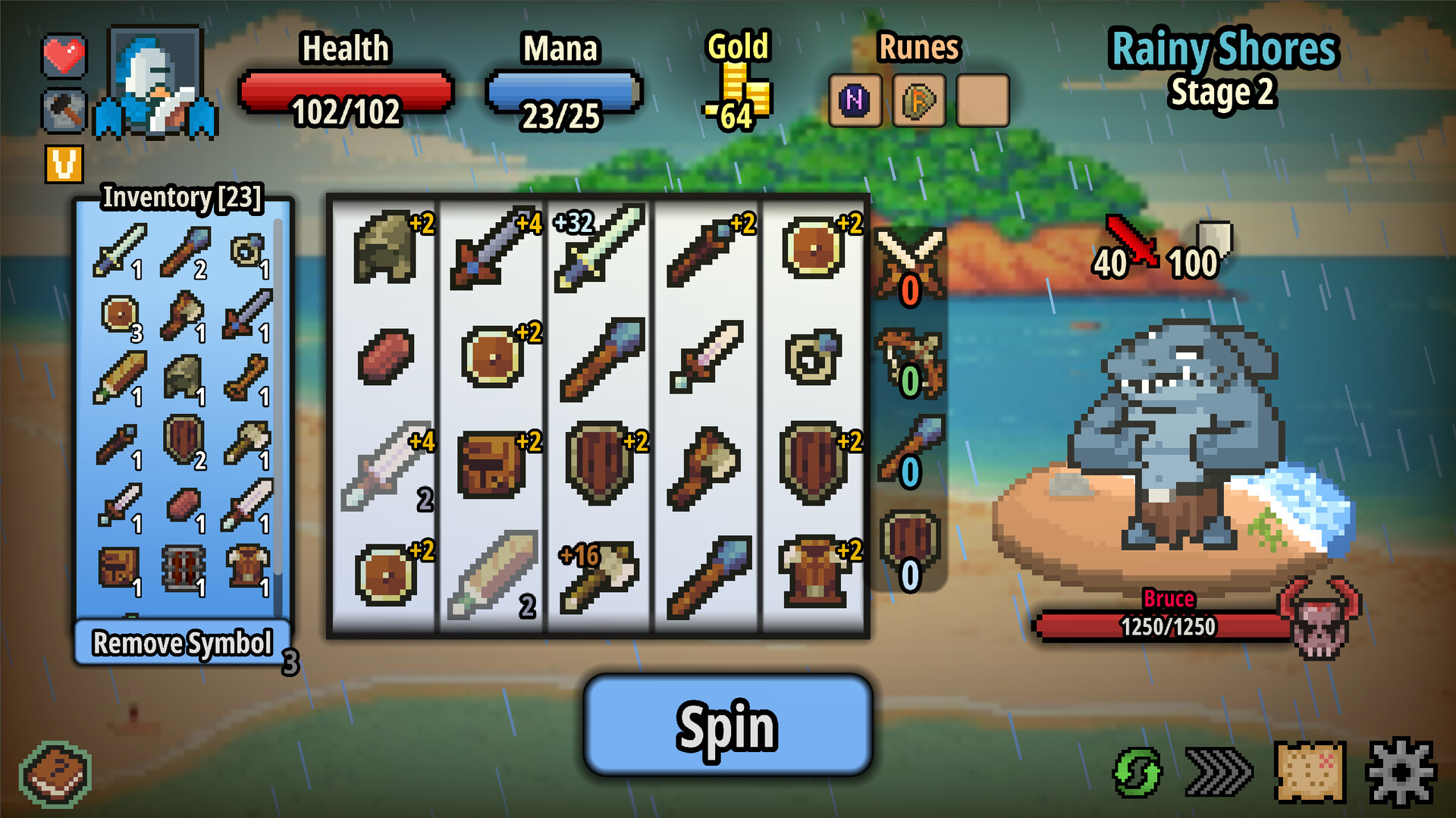This screenshot has height=818, width=1456.
Task: Open the crafting hammer panel
Action: [x=64, y=111]
